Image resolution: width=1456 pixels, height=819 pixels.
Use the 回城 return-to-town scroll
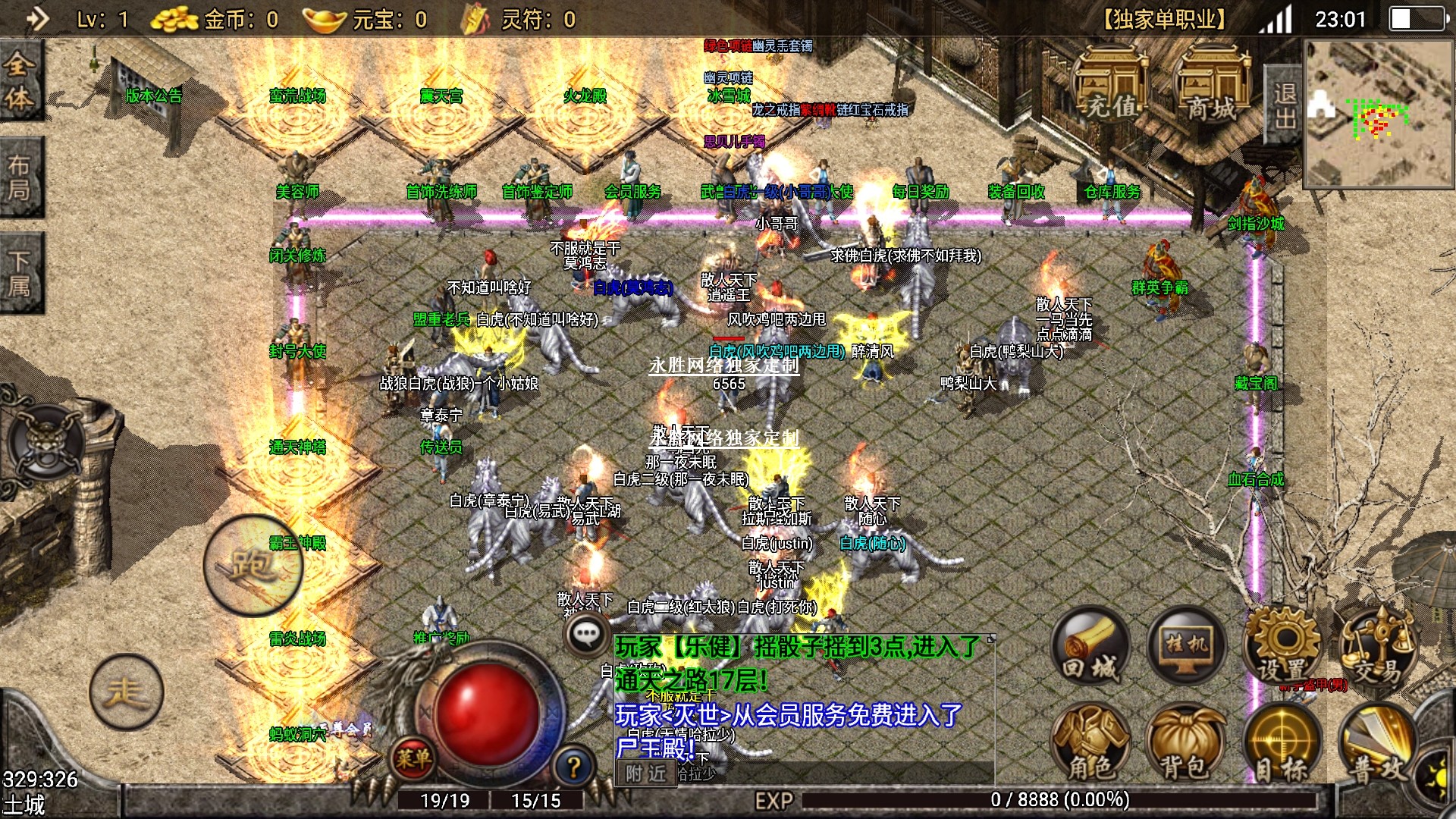coord(1090,647)
